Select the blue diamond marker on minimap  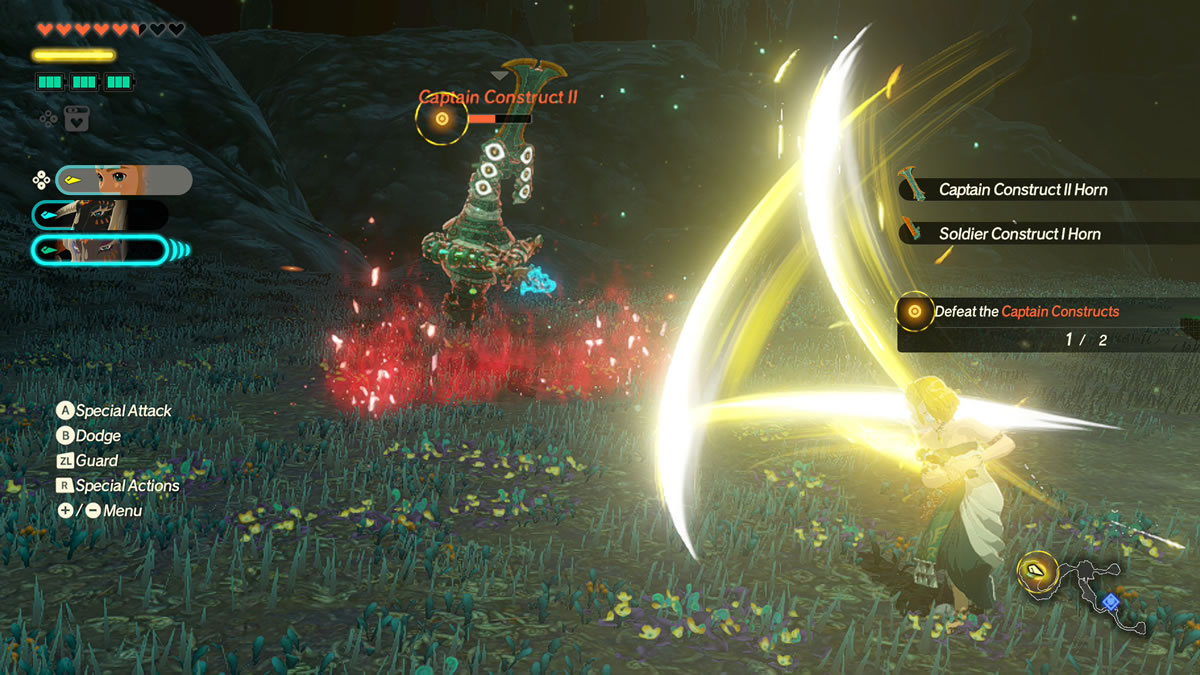pos(1110,602)
